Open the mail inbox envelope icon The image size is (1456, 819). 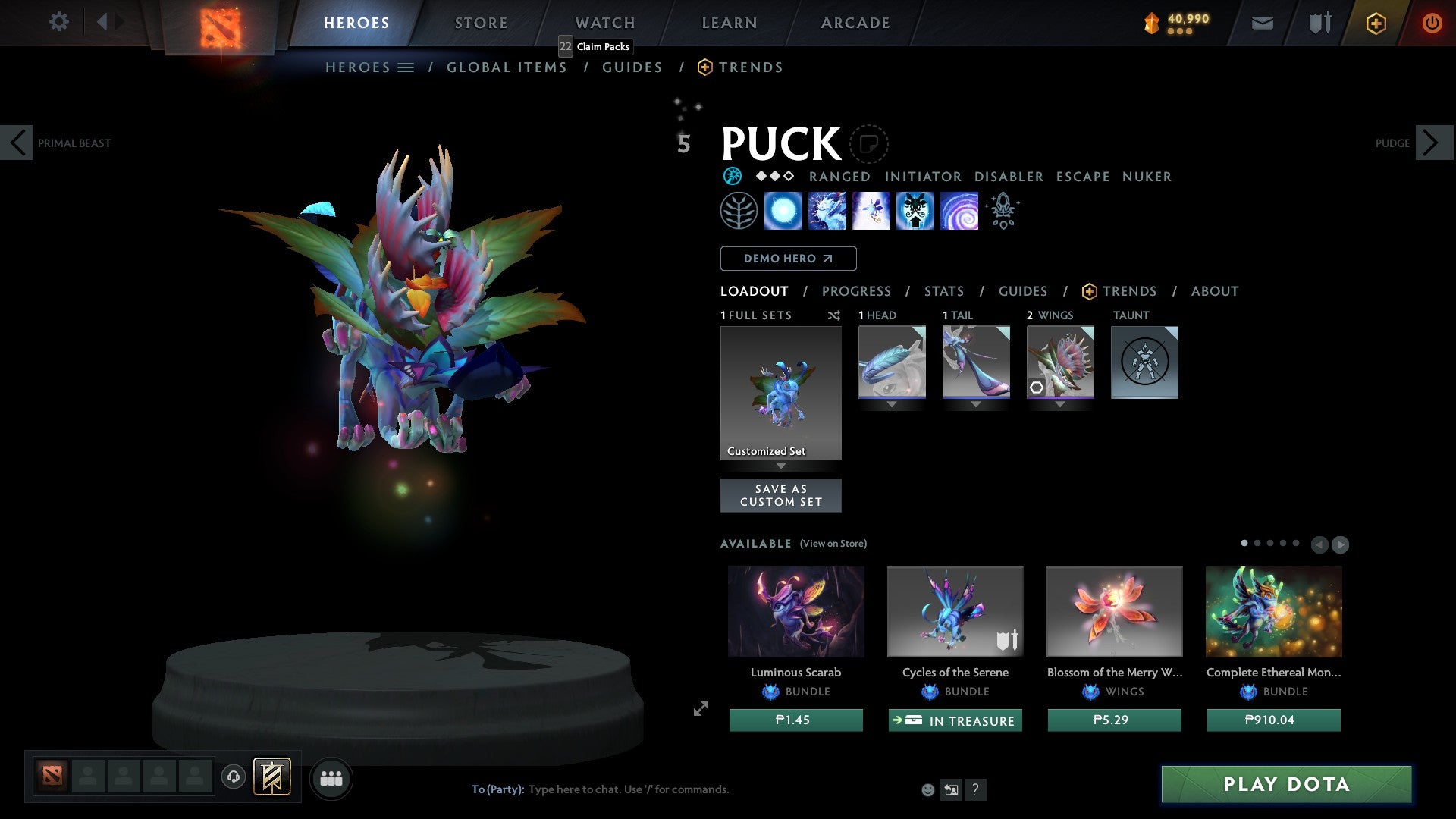tap(1262, 23)
